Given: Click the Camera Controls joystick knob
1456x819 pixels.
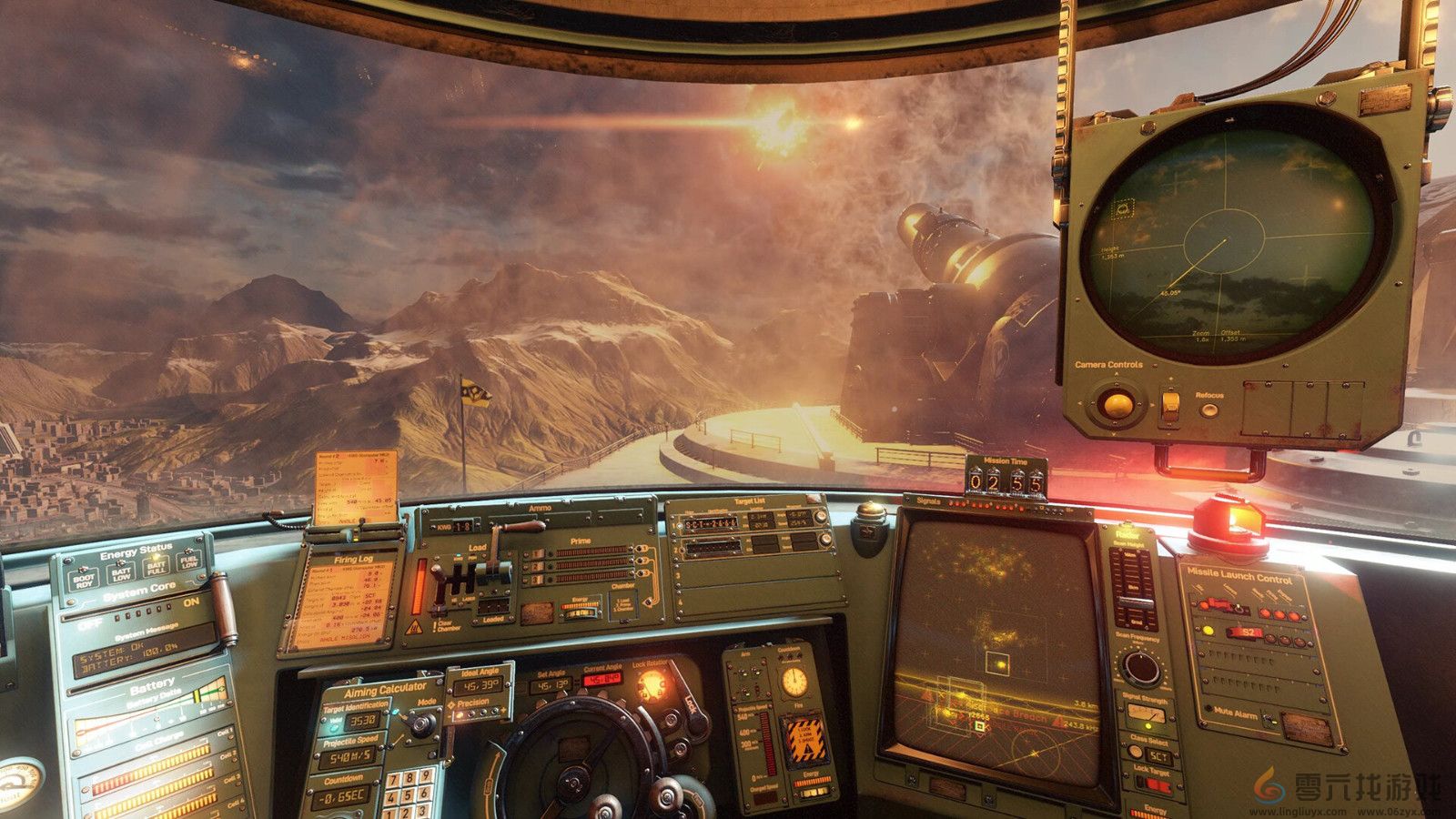Looking at the screenshot, I should point(1118,405).
